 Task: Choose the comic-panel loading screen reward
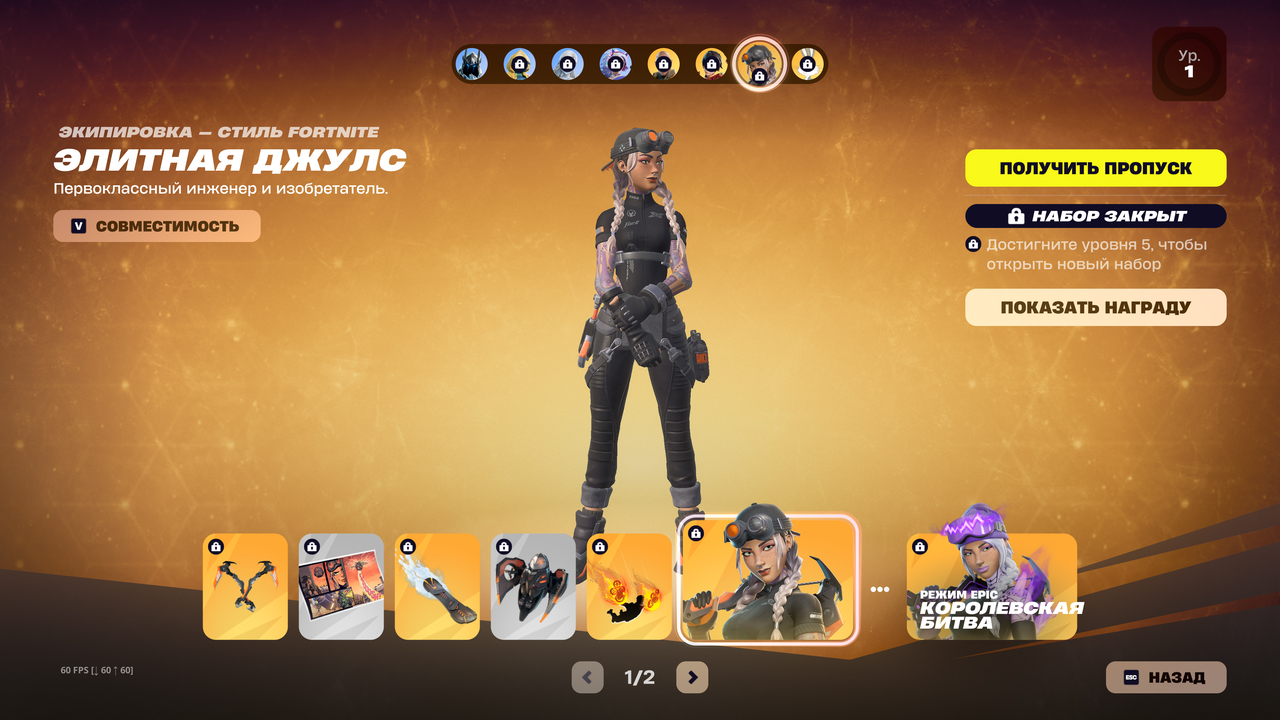[341, 586]
